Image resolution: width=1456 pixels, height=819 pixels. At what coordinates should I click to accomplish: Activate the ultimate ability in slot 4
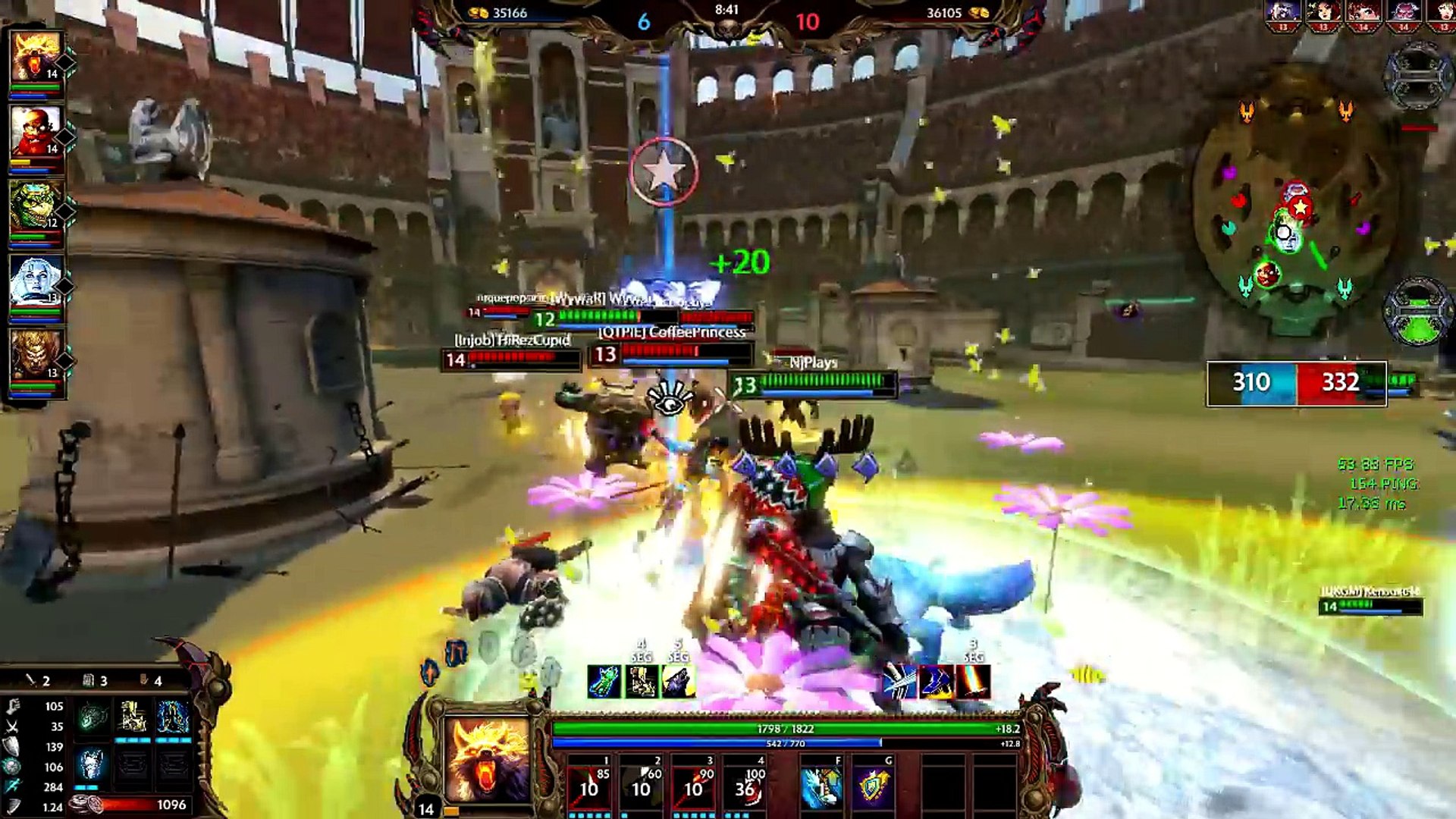click(x=745, y=784)
